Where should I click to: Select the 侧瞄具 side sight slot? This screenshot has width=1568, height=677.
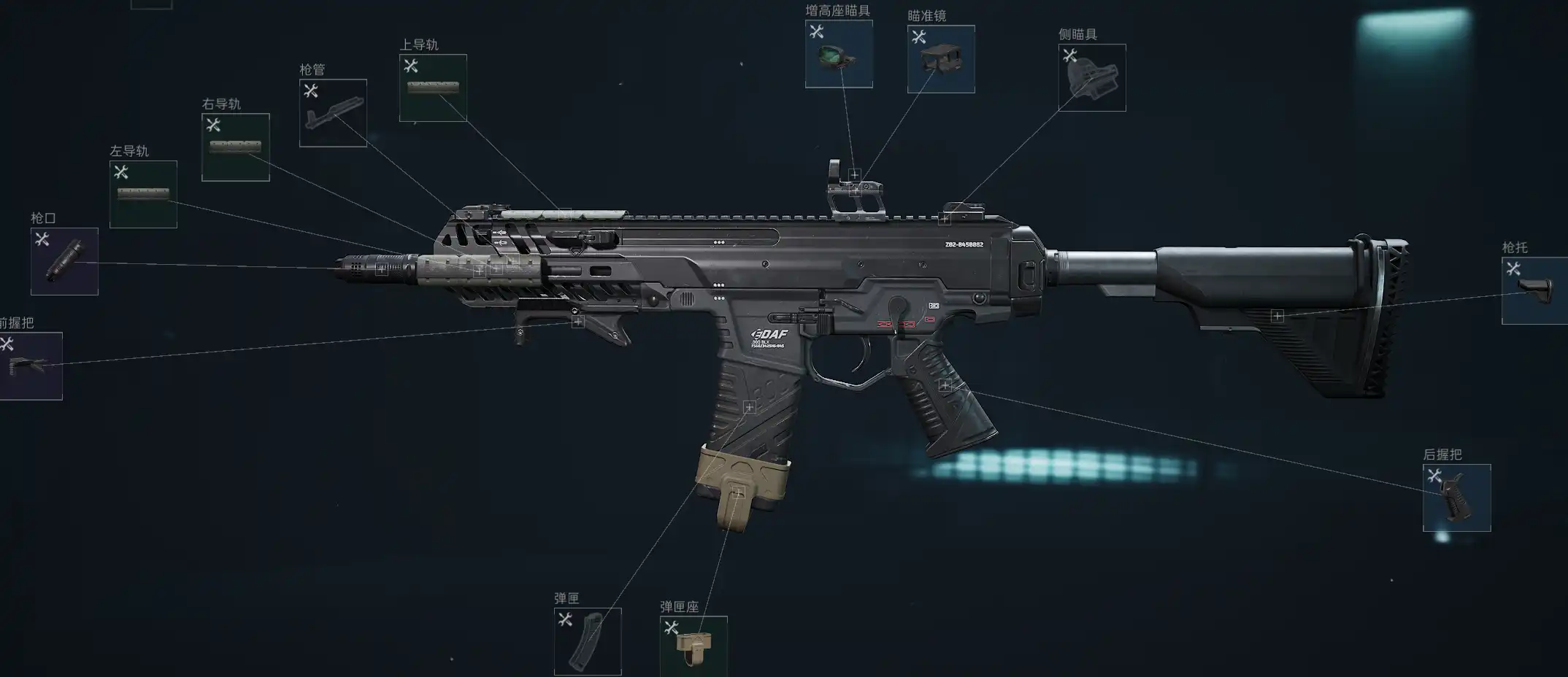click(1092, 78)
